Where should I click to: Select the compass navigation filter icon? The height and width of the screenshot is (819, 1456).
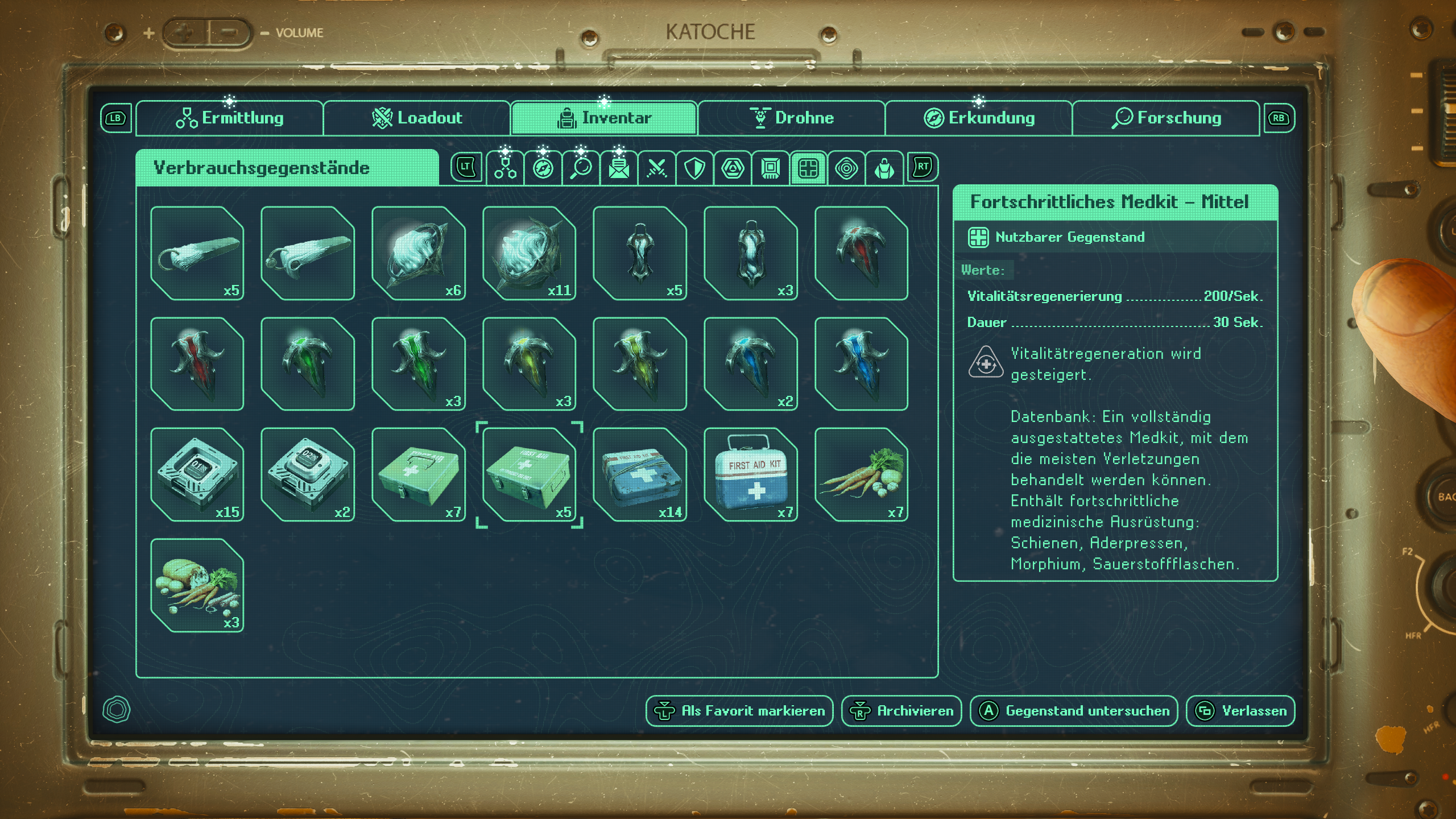pos(542,167)
